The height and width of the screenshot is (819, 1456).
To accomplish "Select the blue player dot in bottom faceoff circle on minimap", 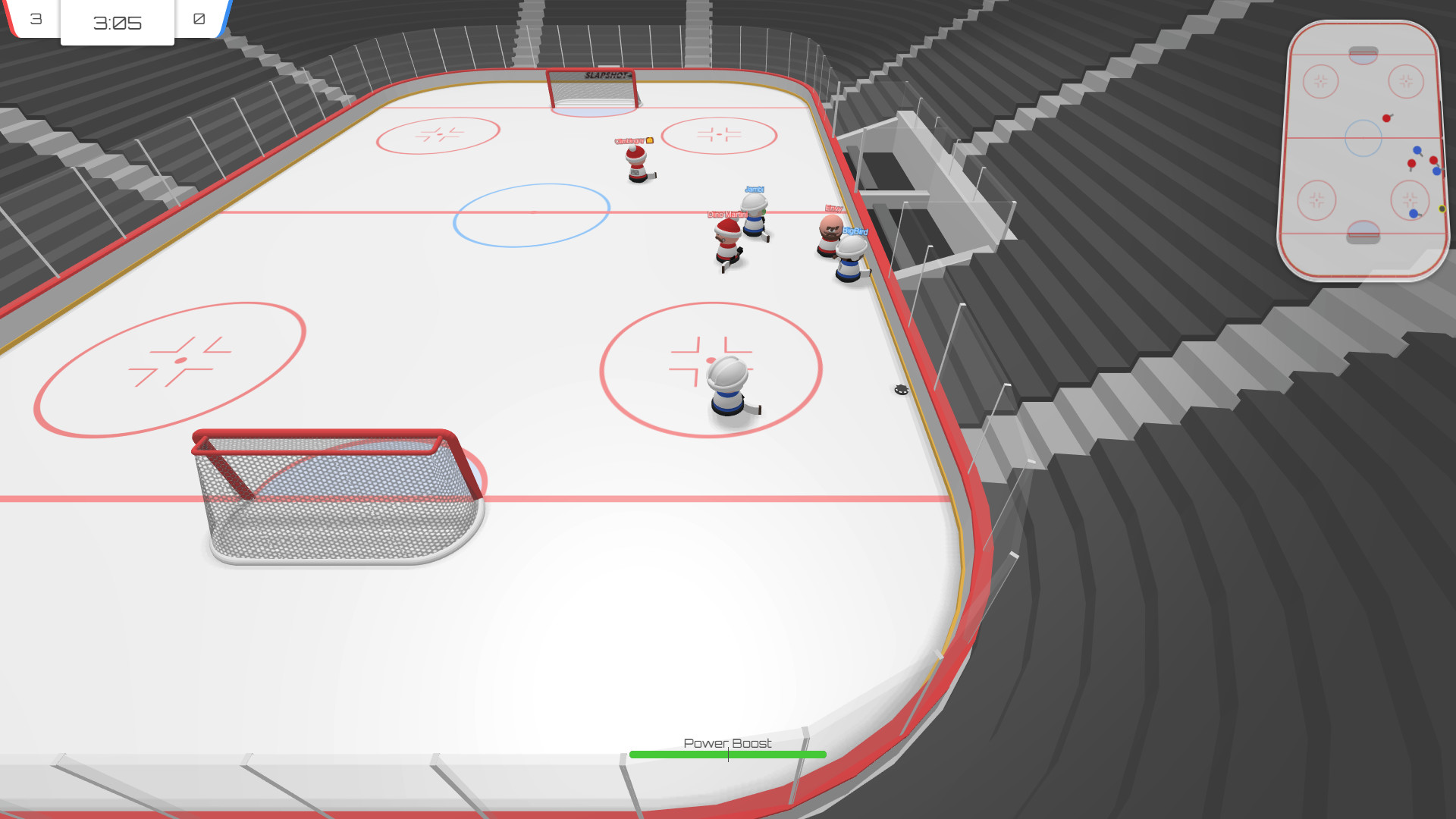I will (1414, 213).
